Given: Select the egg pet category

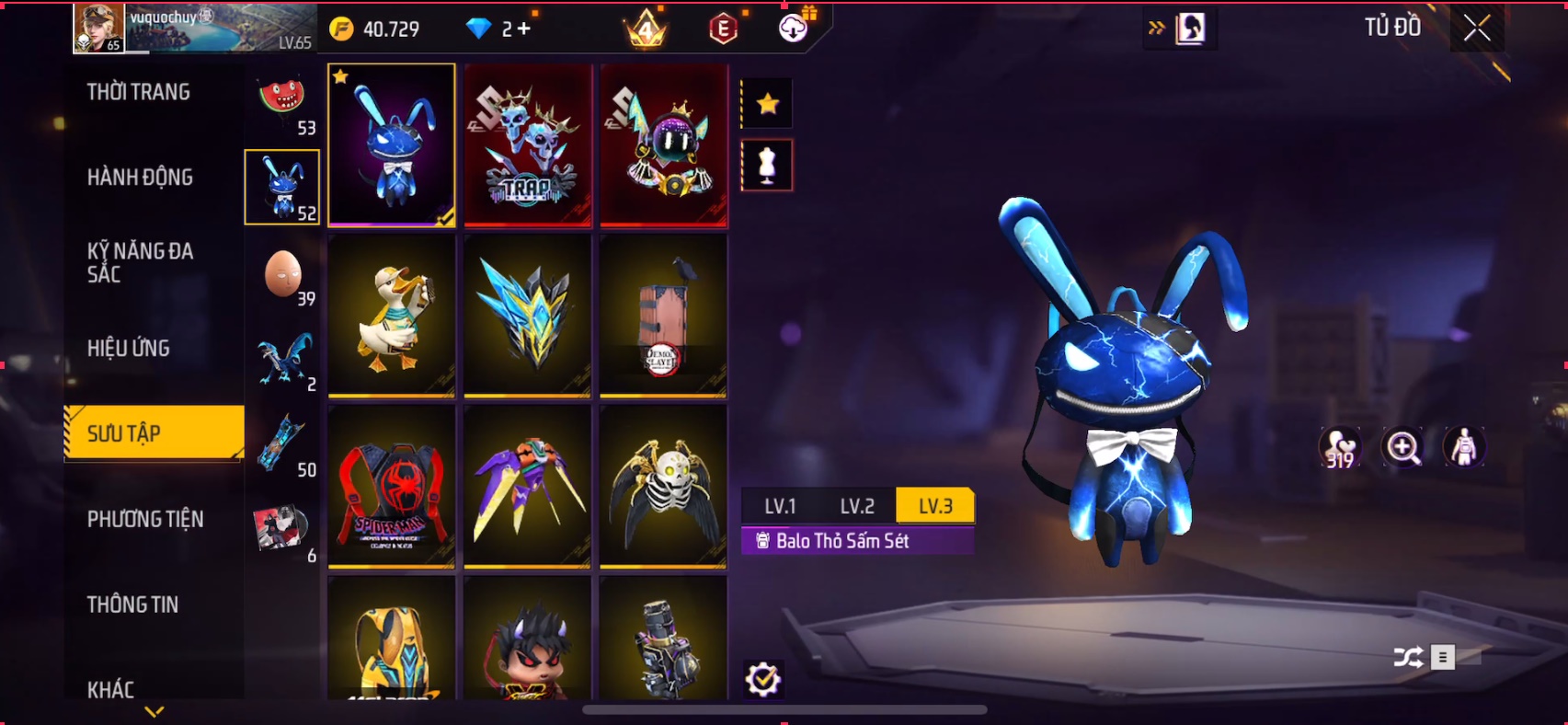Looking at the screenshot, I should tap(283, 275).
